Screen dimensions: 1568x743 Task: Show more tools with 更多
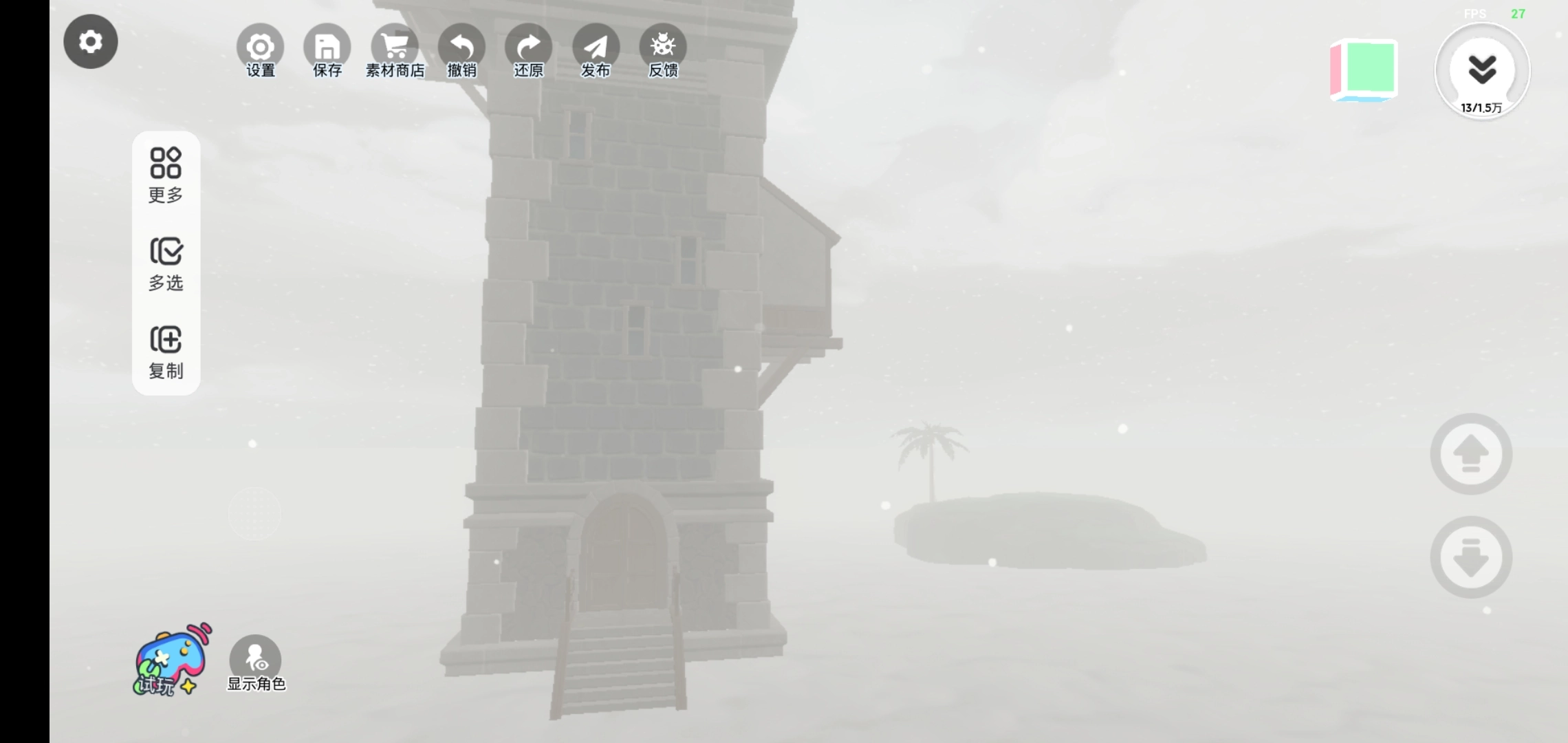[166, 175]
